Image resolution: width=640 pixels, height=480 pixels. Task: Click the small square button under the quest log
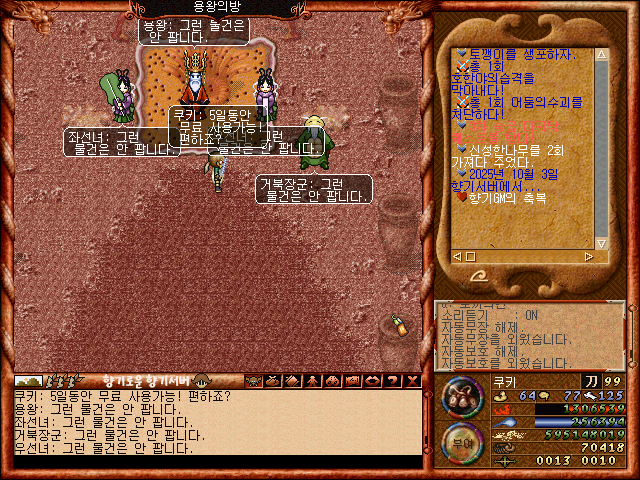pyautogui.click(x=471, y=256)
